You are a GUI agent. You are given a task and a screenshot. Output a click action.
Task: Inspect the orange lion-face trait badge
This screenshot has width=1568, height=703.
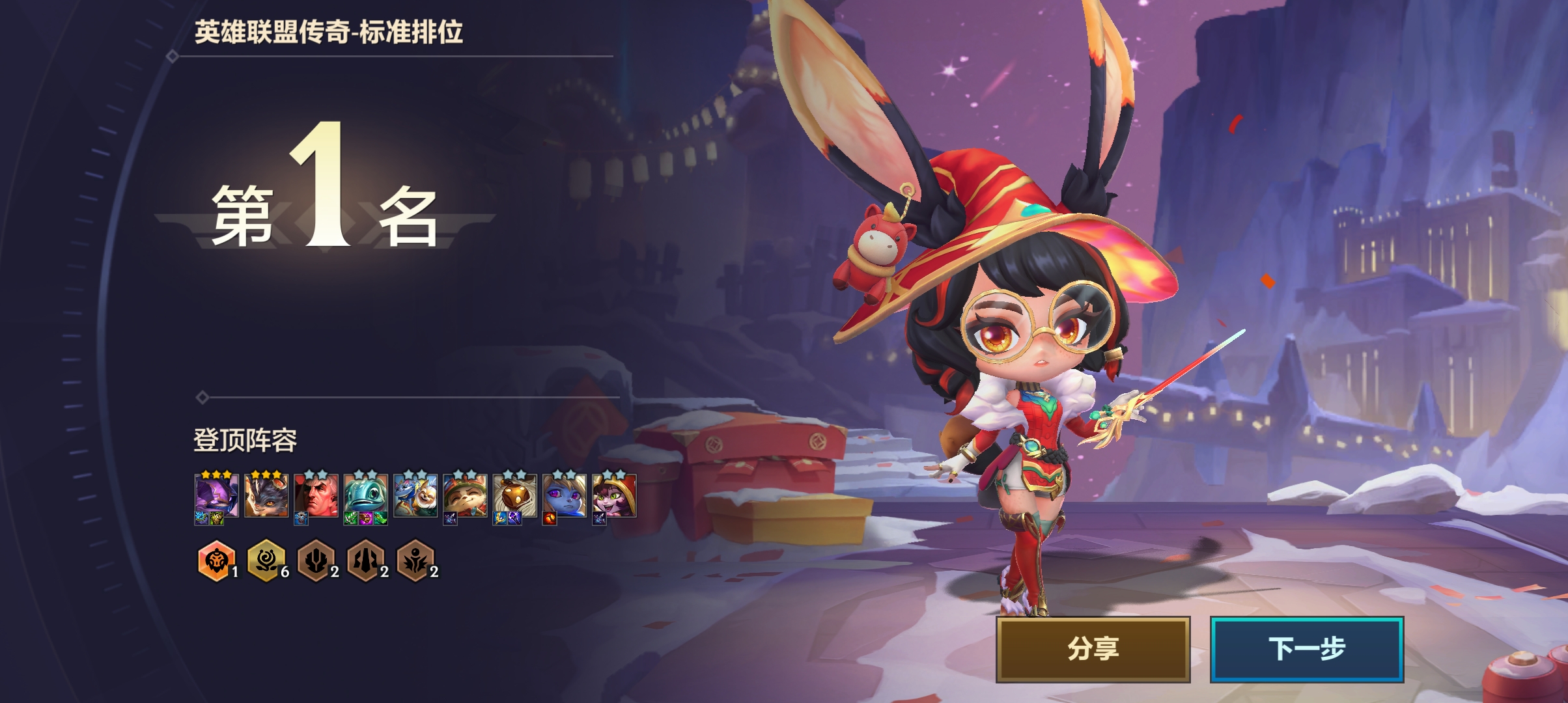coord(216,560)
